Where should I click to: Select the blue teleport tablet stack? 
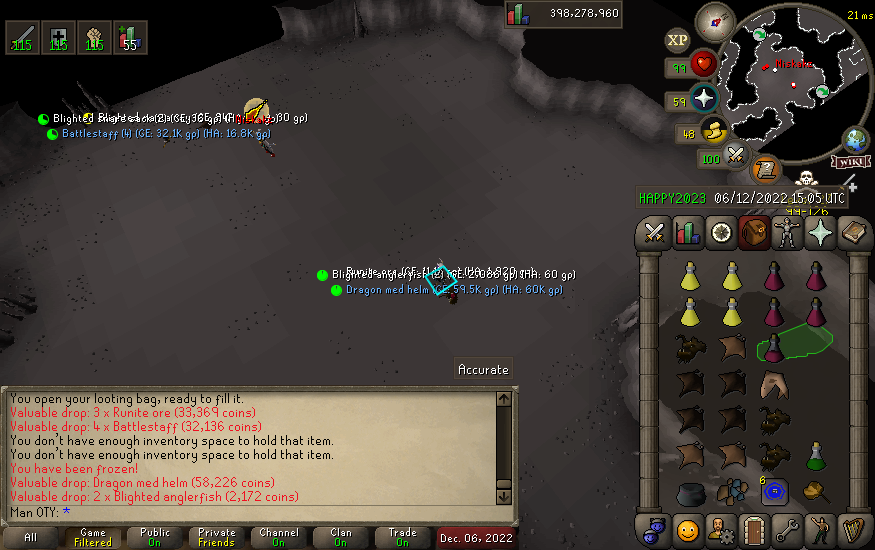(x=774, y=492)
